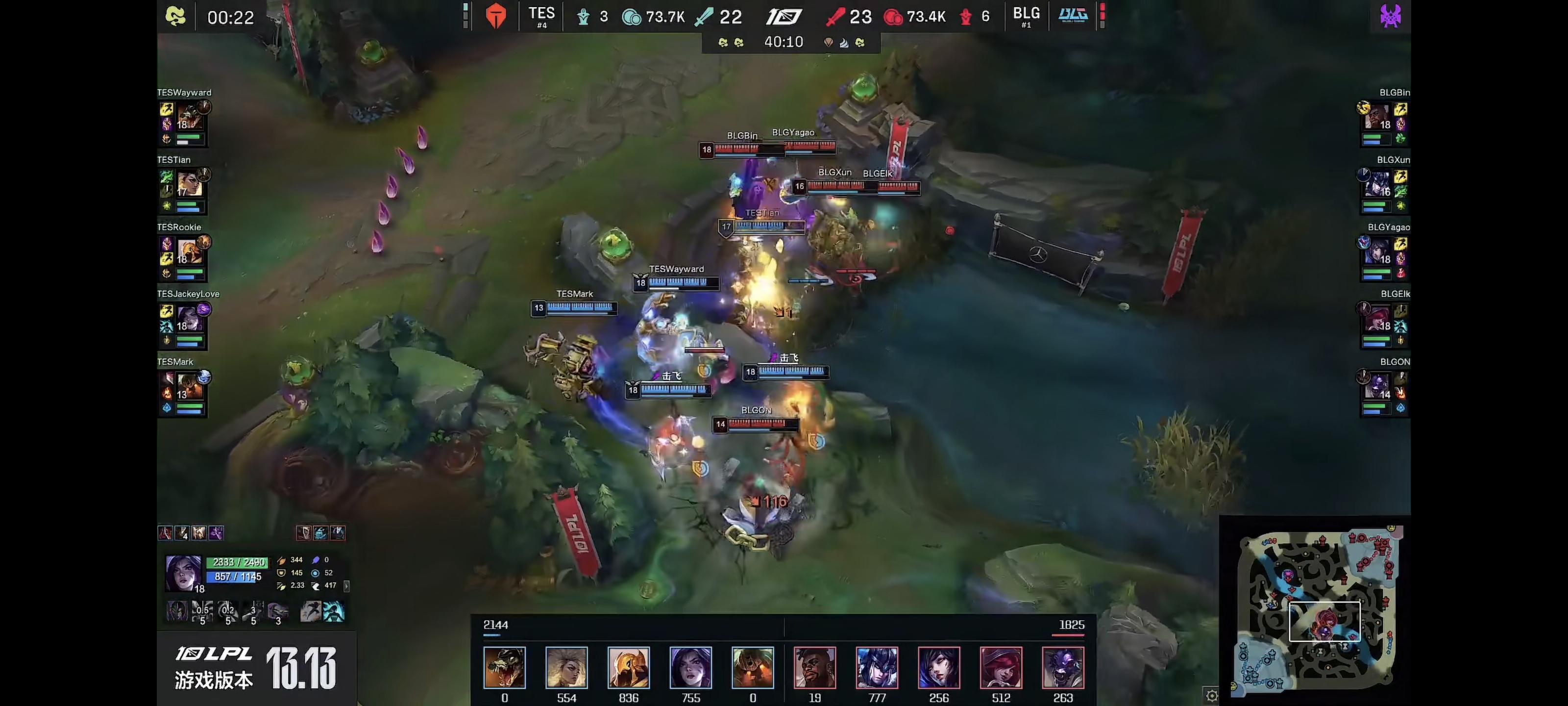Select TESMark's player portrait
Viewport: 1568px width, 706px height.
tap(189, 385)
